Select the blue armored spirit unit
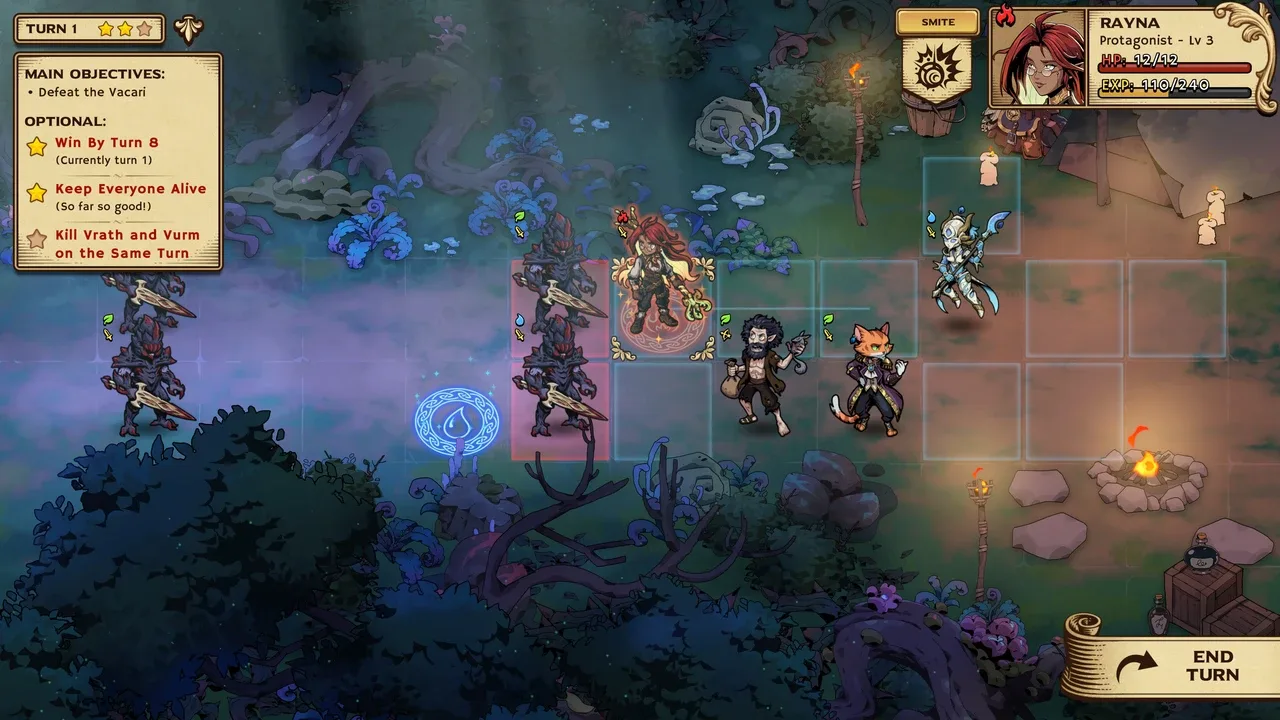 [962, 264]
